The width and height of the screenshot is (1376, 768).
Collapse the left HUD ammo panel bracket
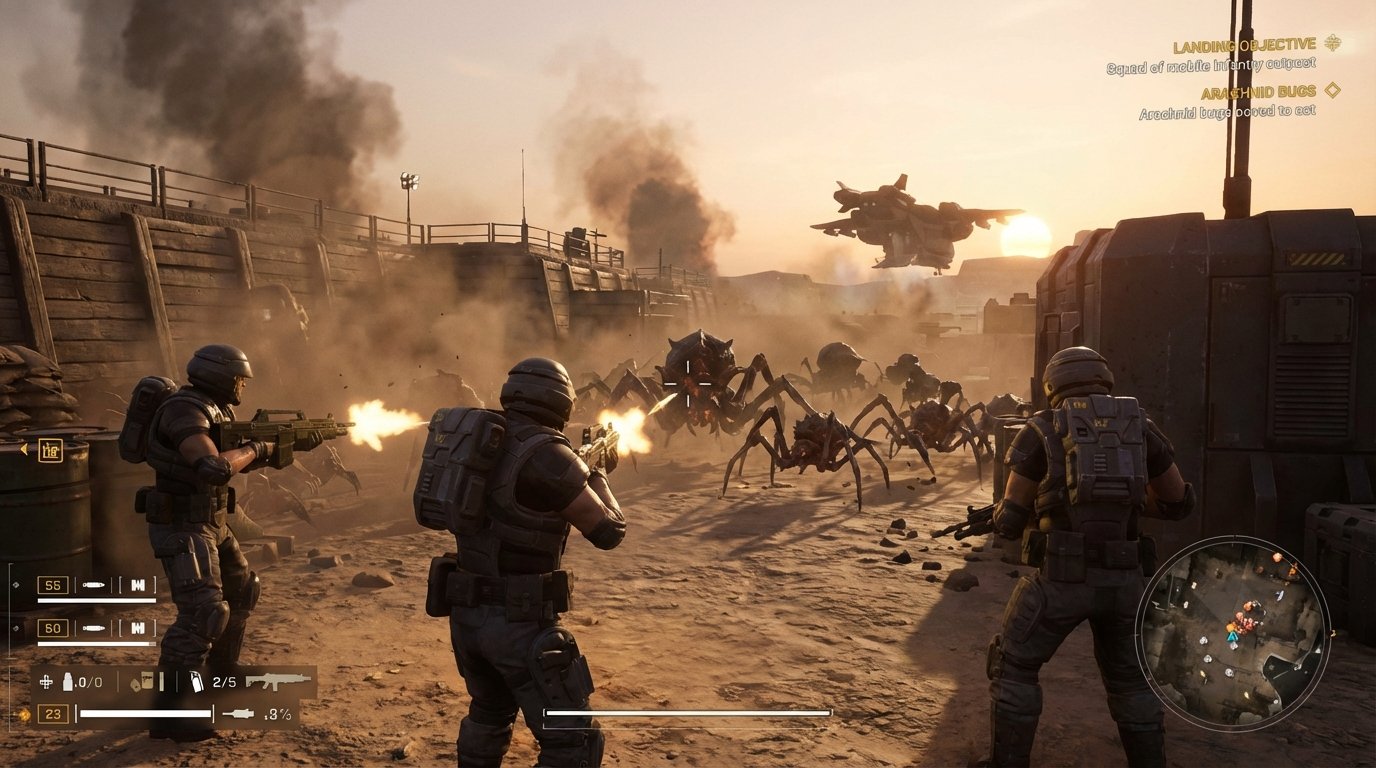[11, 645]
